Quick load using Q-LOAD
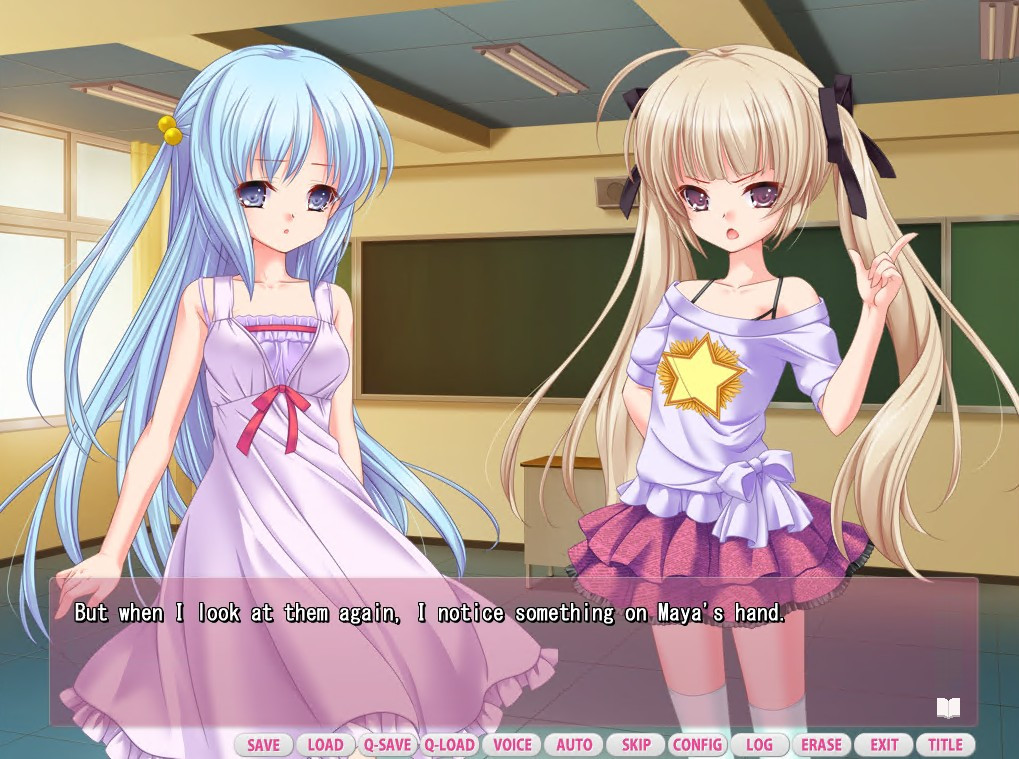Image resolution: width=1019 pixels, height=759 pixels. [449, 745]
